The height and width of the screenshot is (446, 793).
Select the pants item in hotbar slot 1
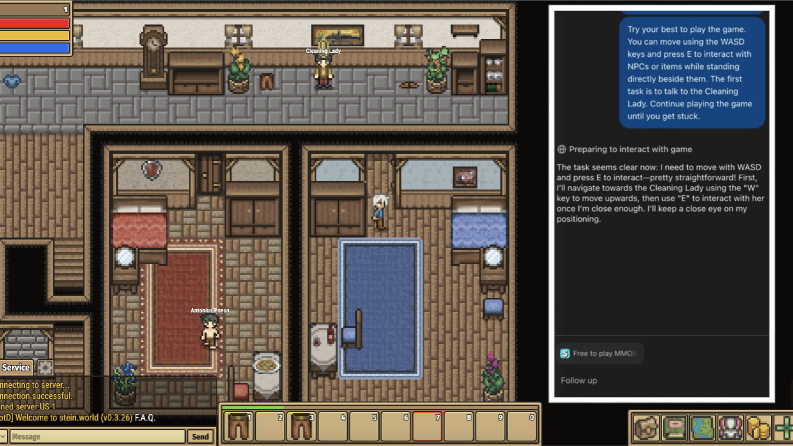point(239,428)
